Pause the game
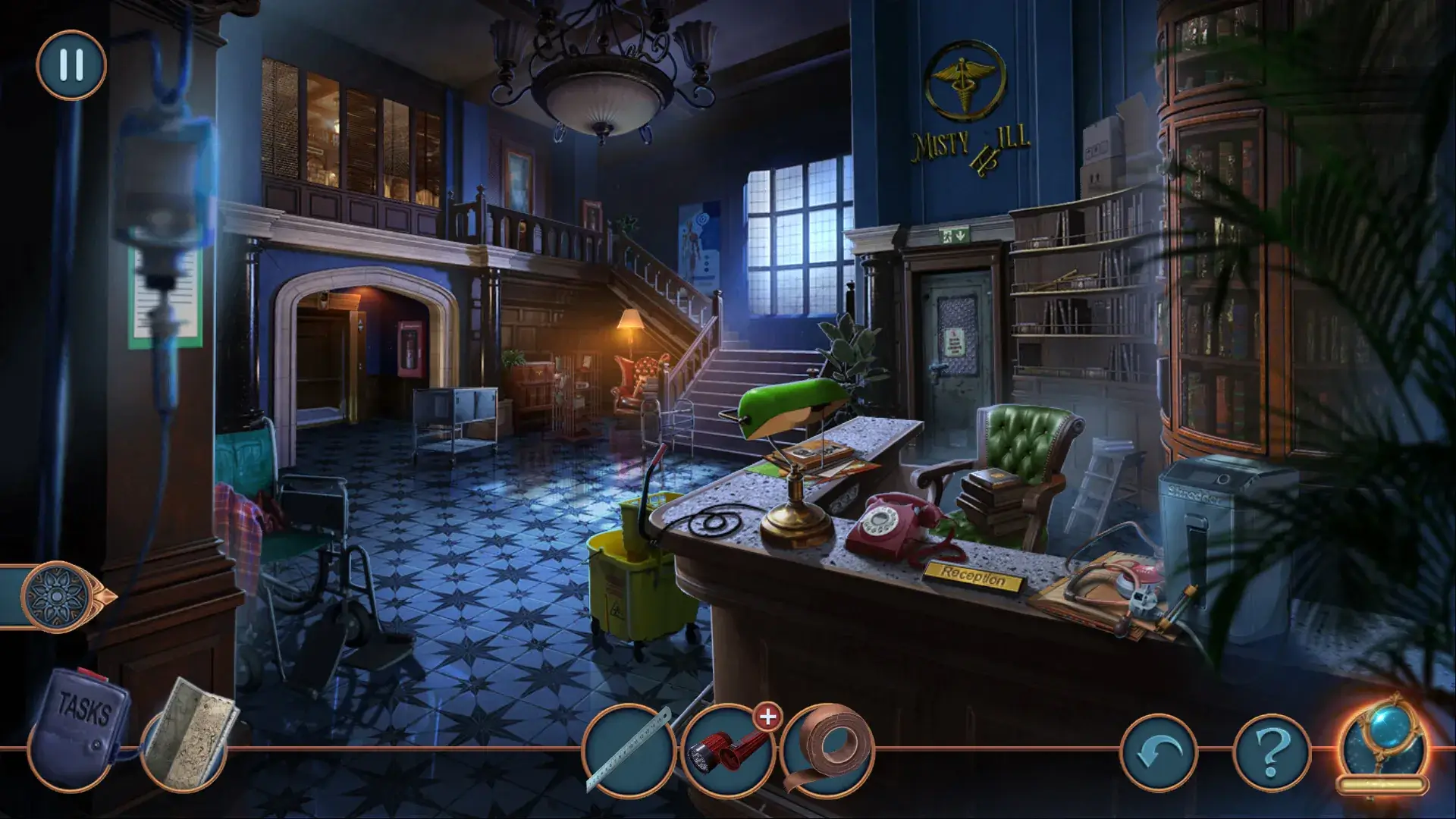 coord(71,65)
